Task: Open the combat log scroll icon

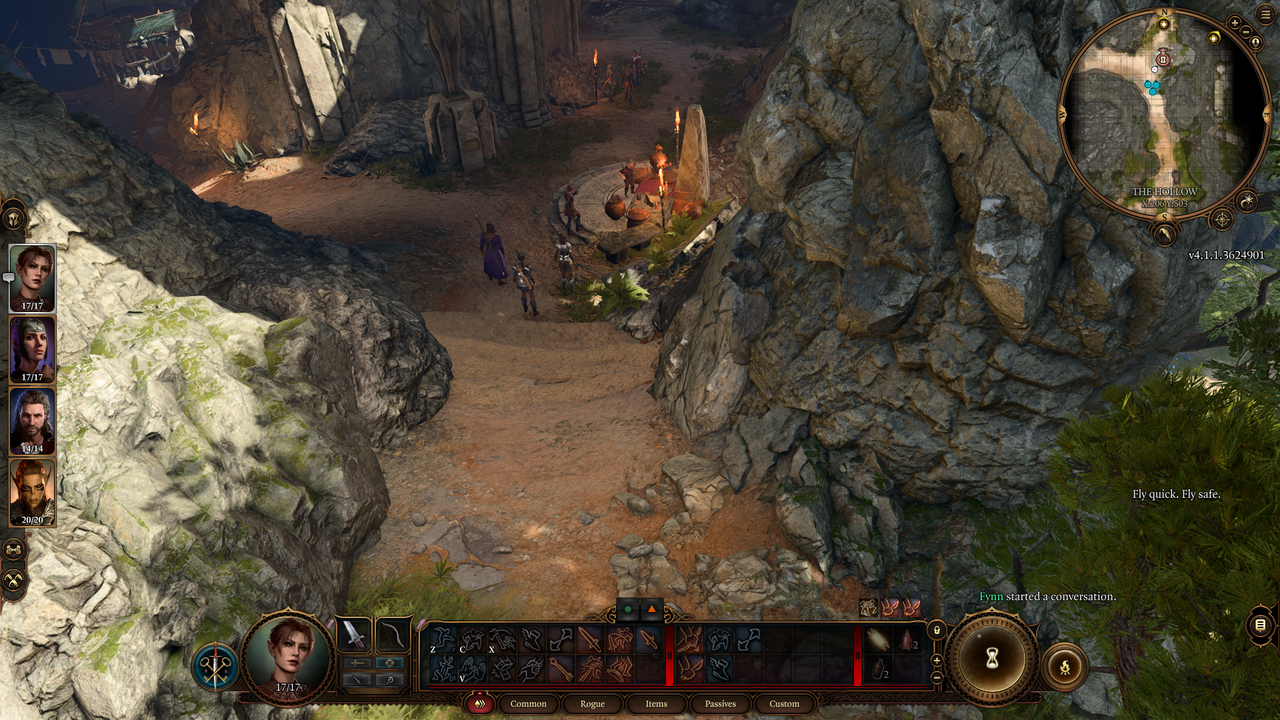Action: 1260,626
